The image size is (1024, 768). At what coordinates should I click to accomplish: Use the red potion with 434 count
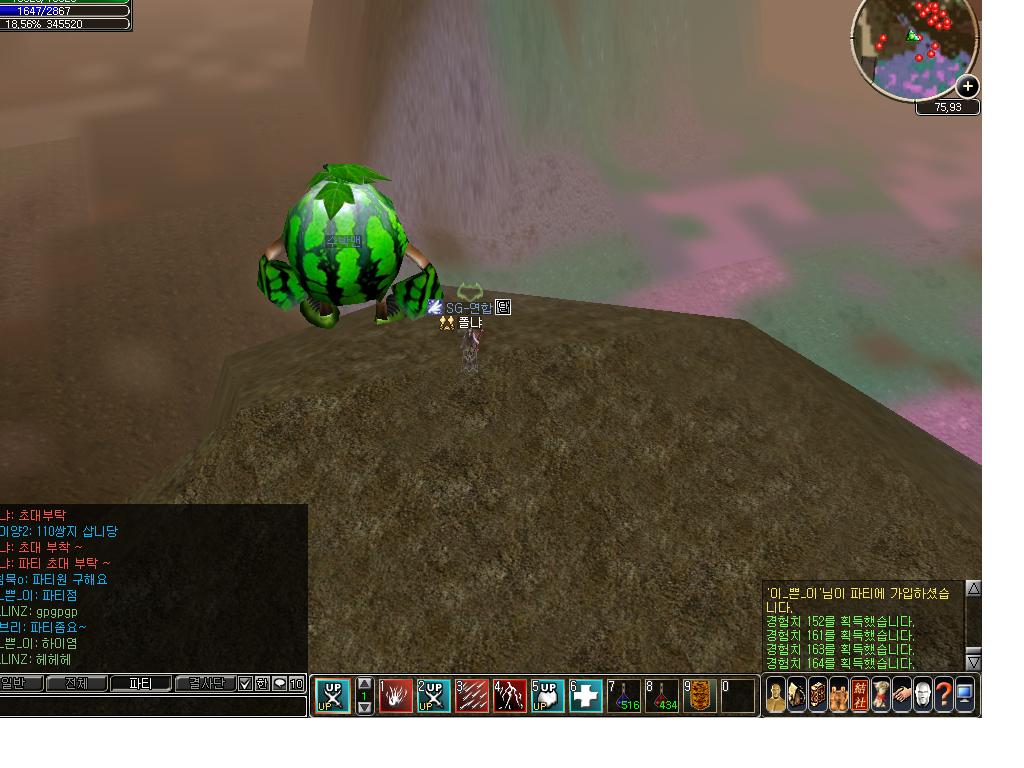click(x=662, y=695)
